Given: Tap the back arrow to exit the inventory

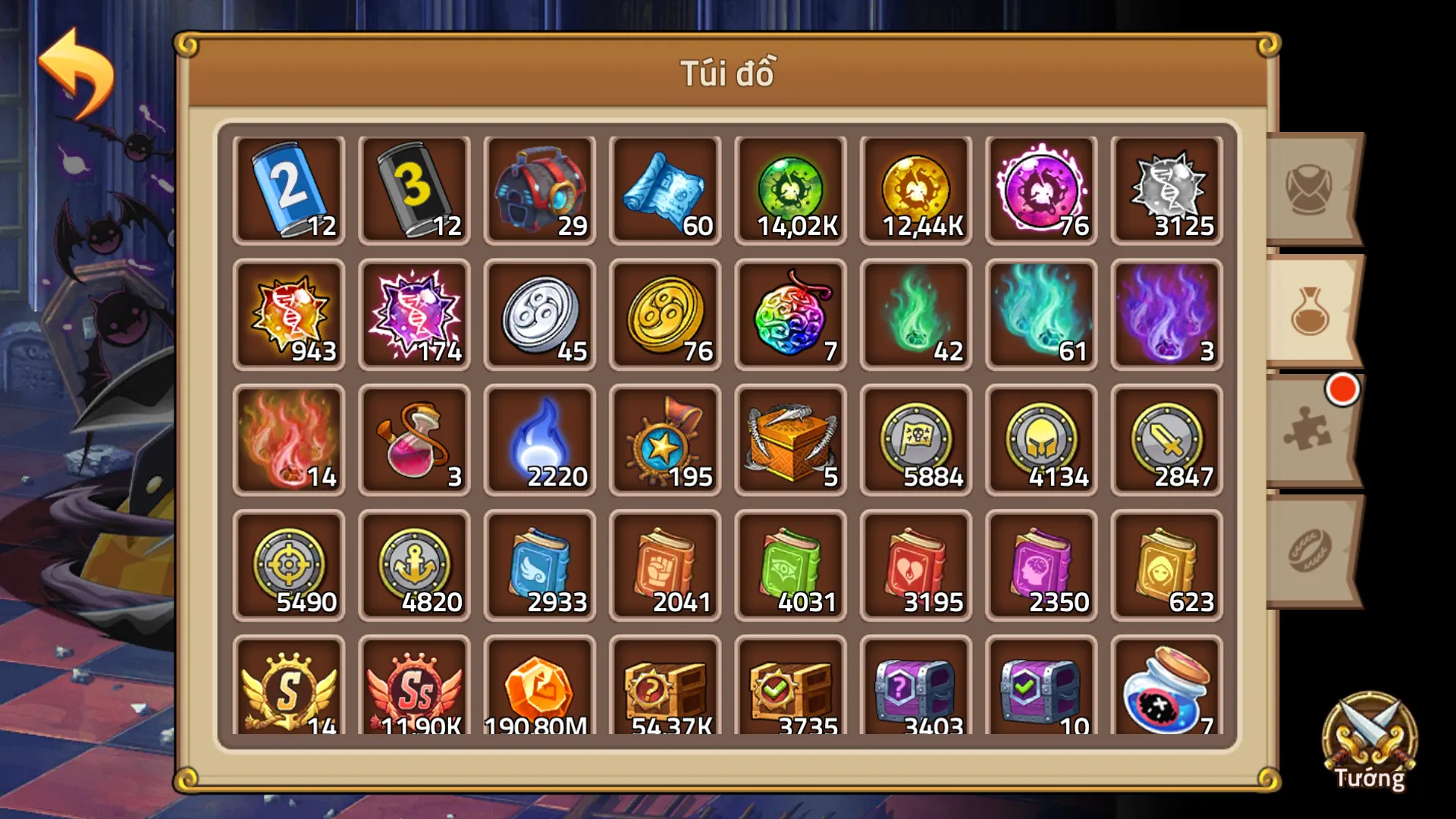Looking at the screenshot, I should pos(76,64).
